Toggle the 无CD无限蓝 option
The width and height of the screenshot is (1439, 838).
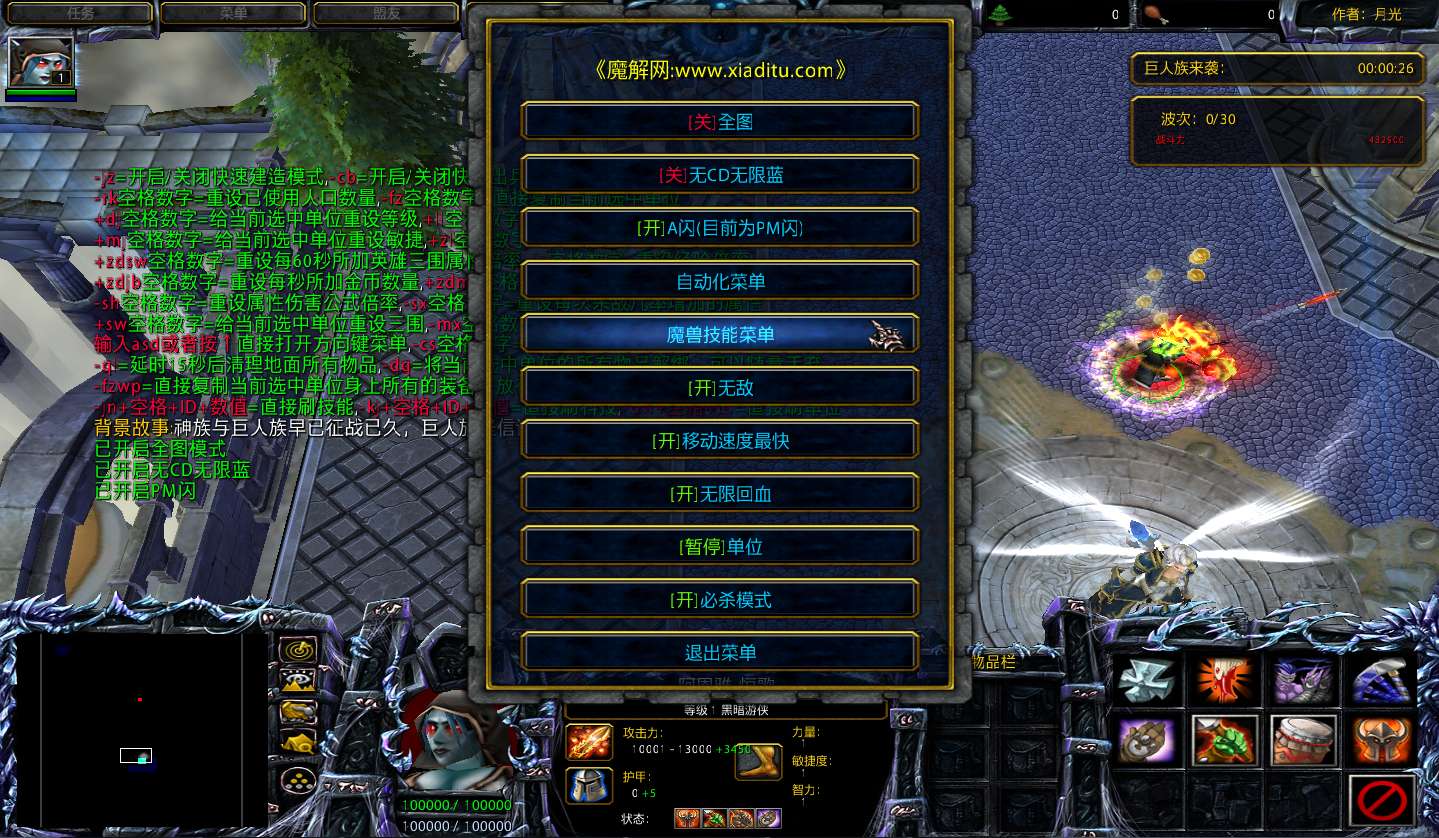[720, 175]
